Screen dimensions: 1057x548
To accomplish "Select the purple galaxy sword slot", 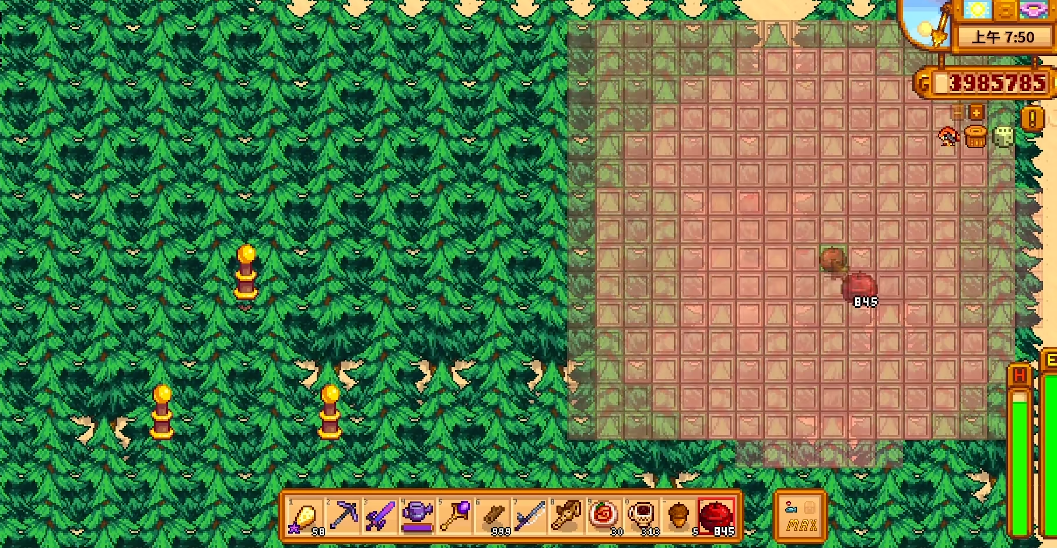I will coord(380,516).
